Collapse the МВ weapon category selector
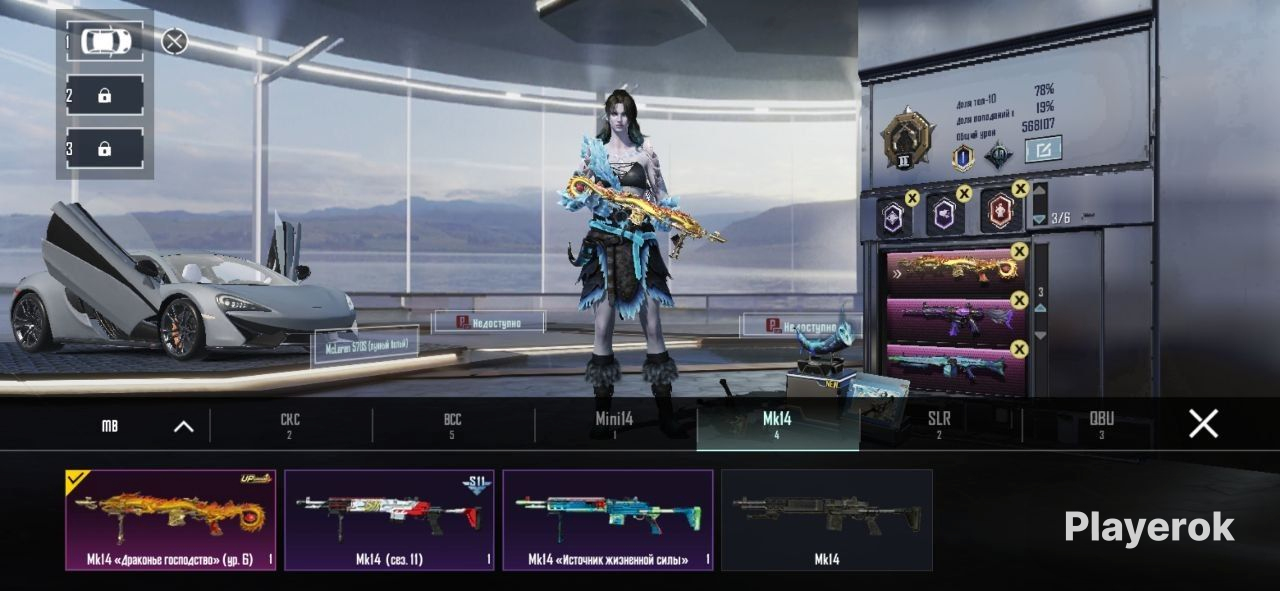1280x591 pixels. click(x=183, y=426)
